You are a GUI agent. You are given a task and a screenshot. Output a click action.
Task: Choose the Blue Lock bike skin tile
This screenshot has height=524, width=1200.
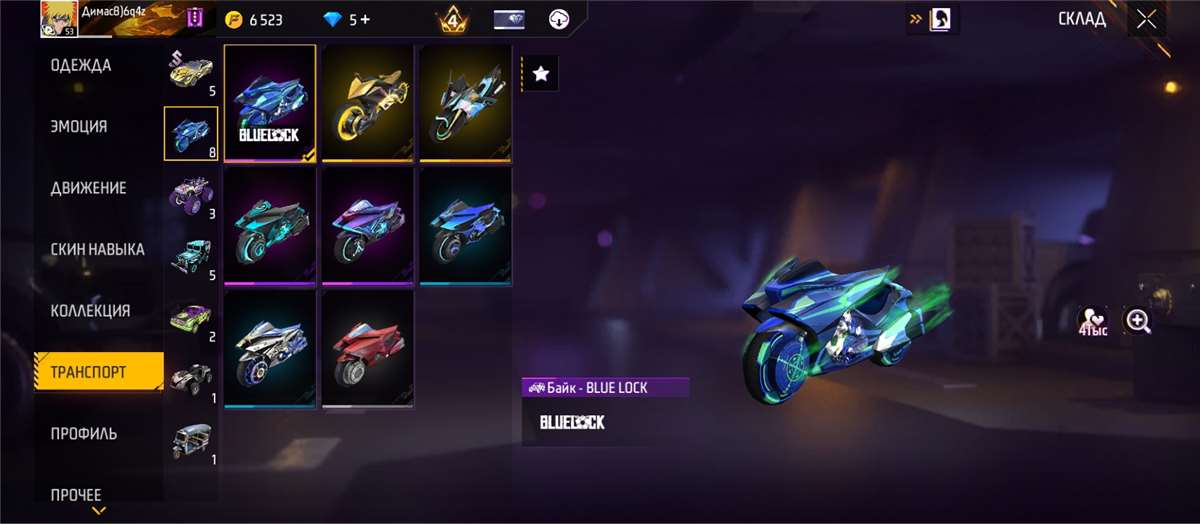270,102
